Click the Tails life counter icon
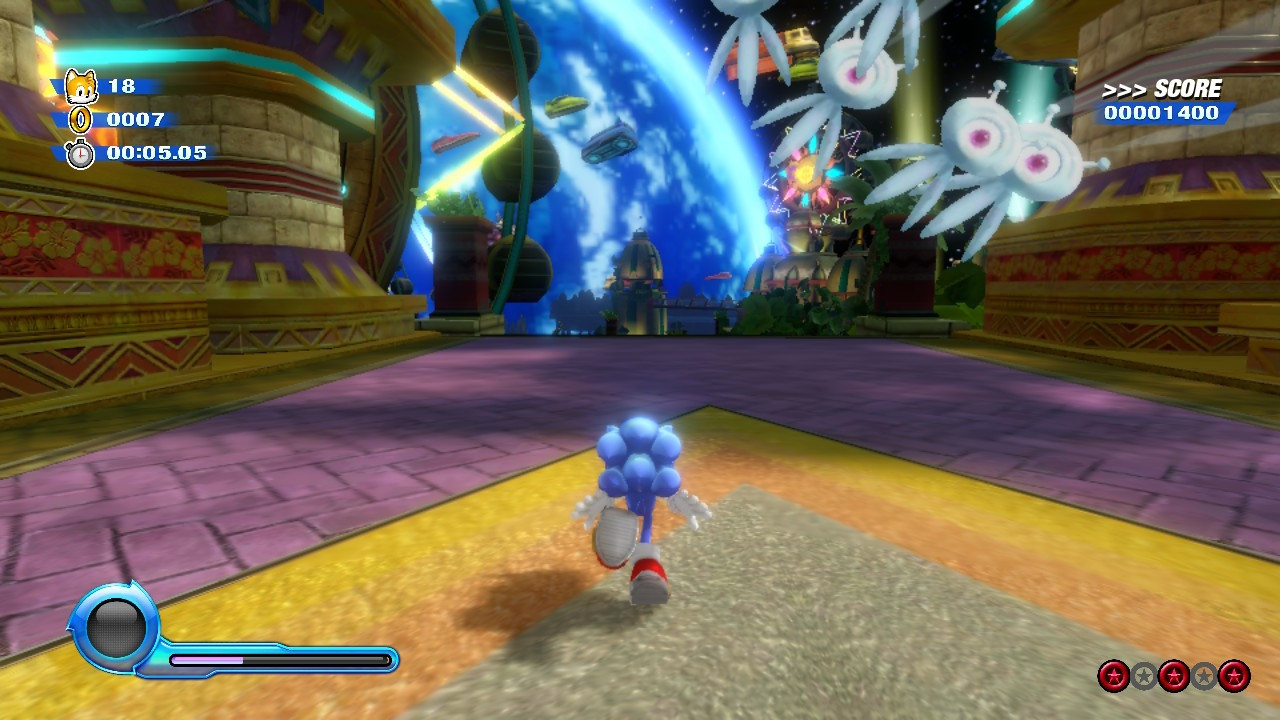 pyautogui.click(x=80, y=87)
